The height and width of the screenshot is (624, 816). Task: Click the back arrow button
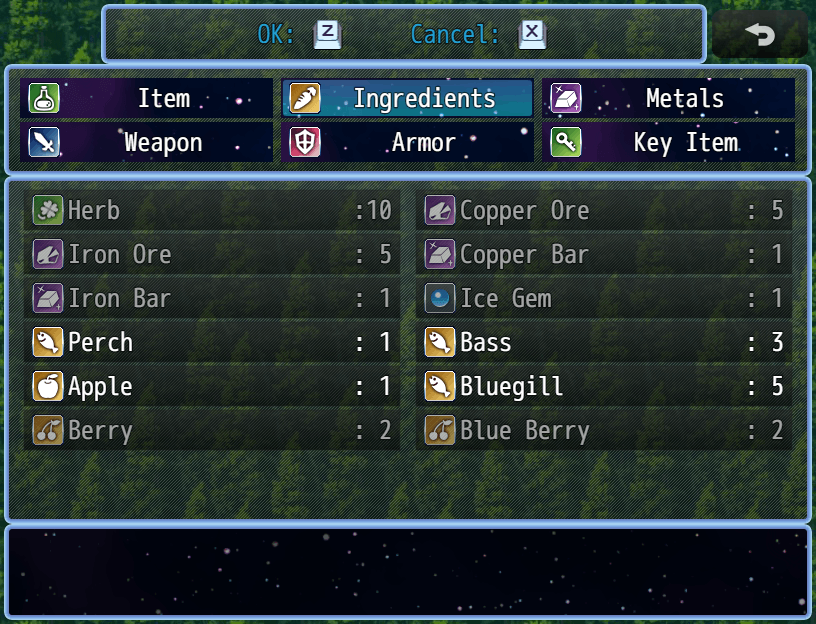coord(760,35)
